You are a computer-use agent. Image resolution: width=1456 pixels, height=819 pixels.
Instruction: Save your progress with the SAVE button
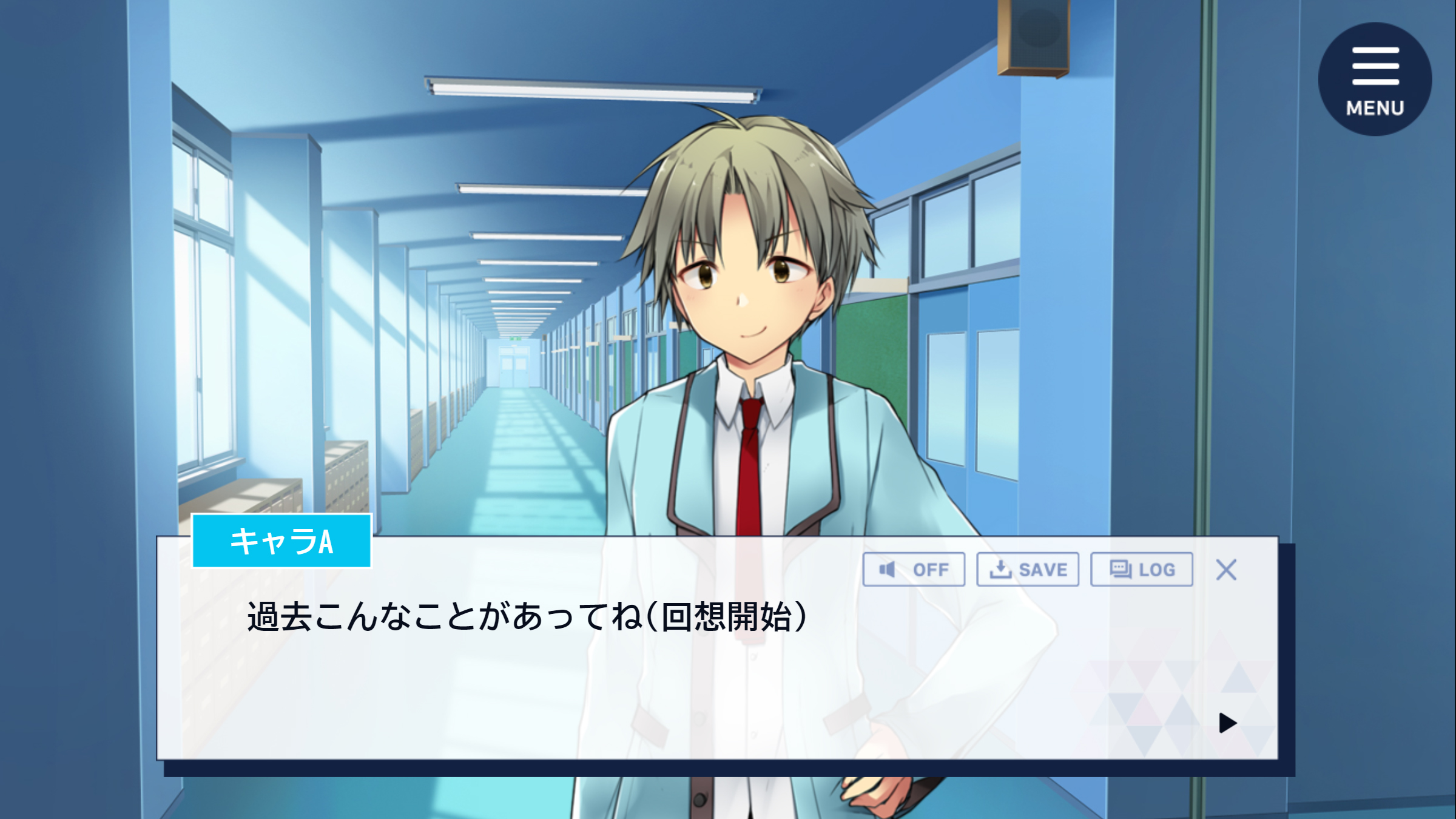1029,569
